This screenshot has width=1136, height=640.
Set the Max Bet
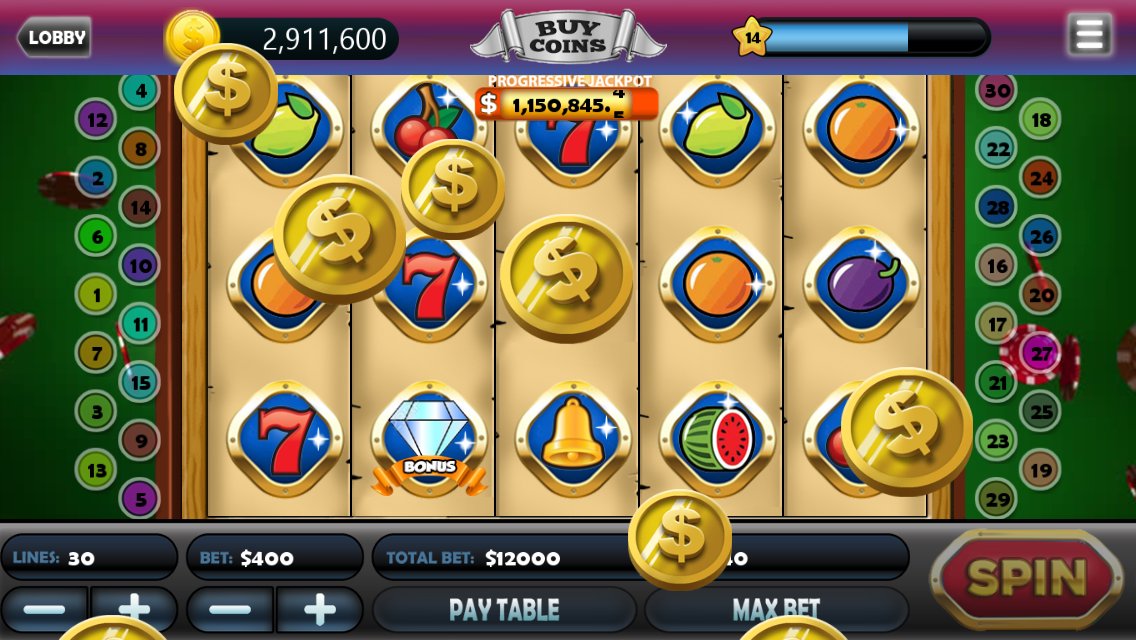[776, 609]
